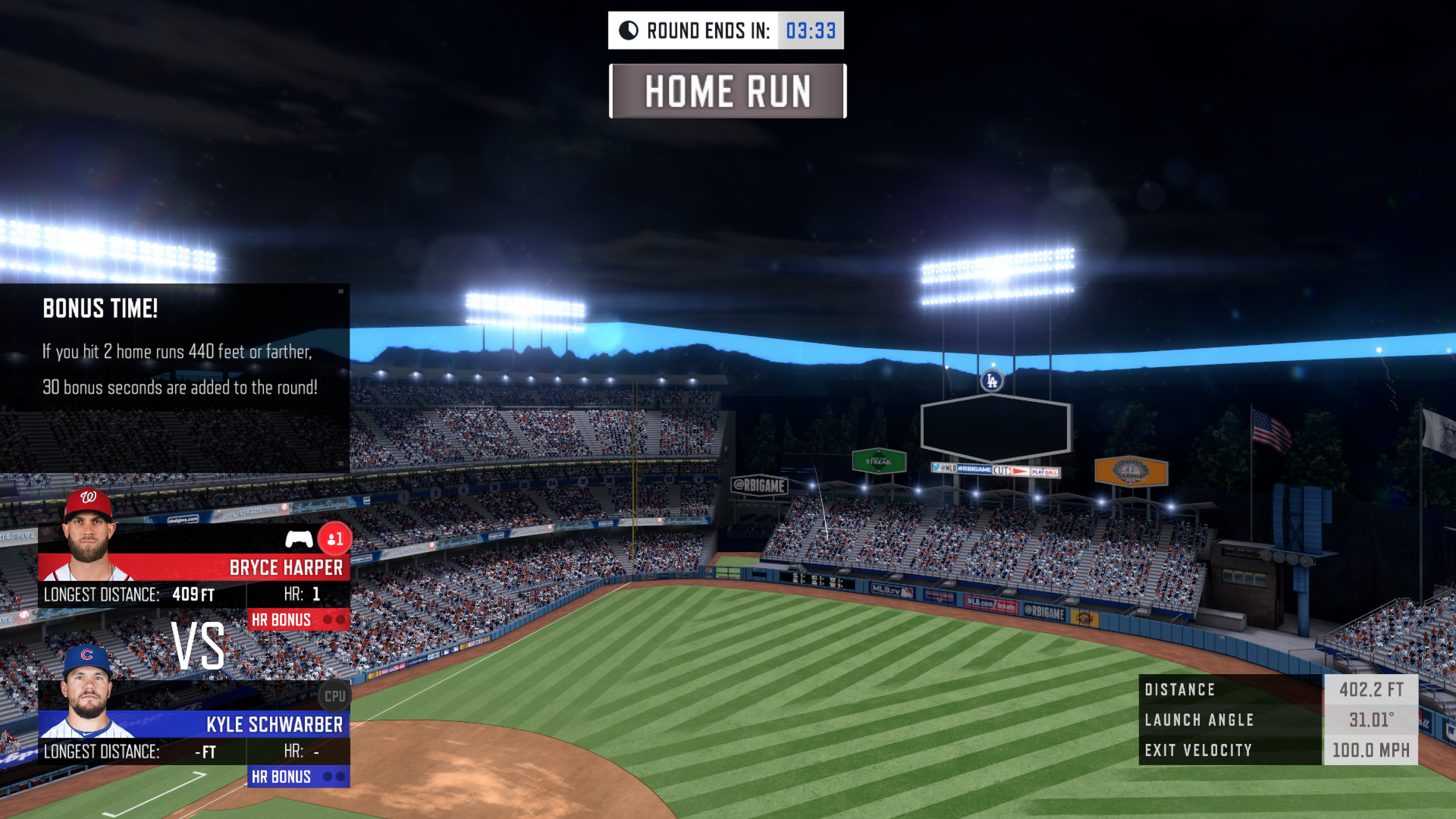This screenshot has width=1456, height=819.
Task: Toggle the first HR Bonus dot for Harper
Action: (x=327, y=618)
